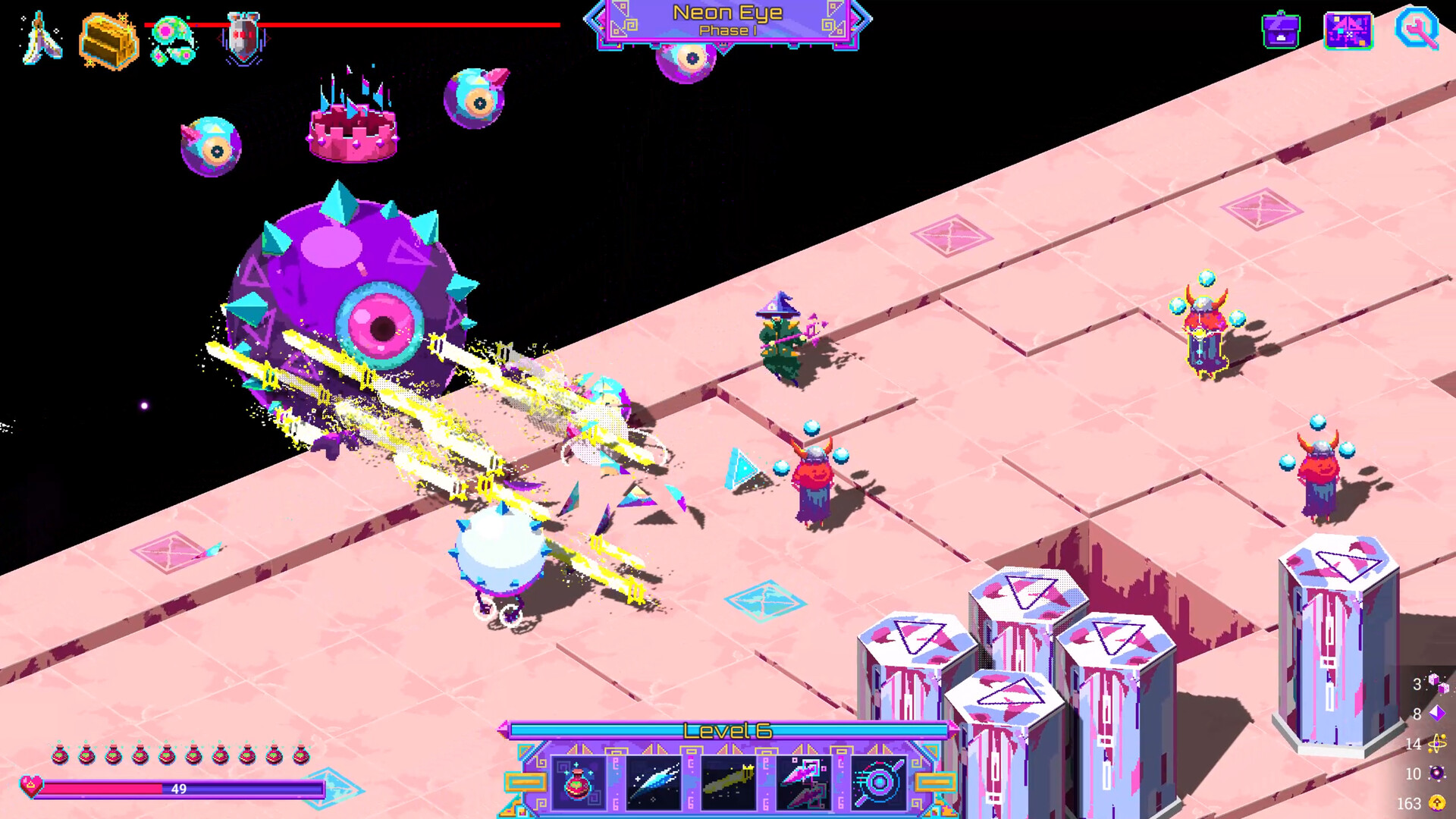Select the yellow crowned sword ability
1456x819 pixels.
tap(728, 783)
